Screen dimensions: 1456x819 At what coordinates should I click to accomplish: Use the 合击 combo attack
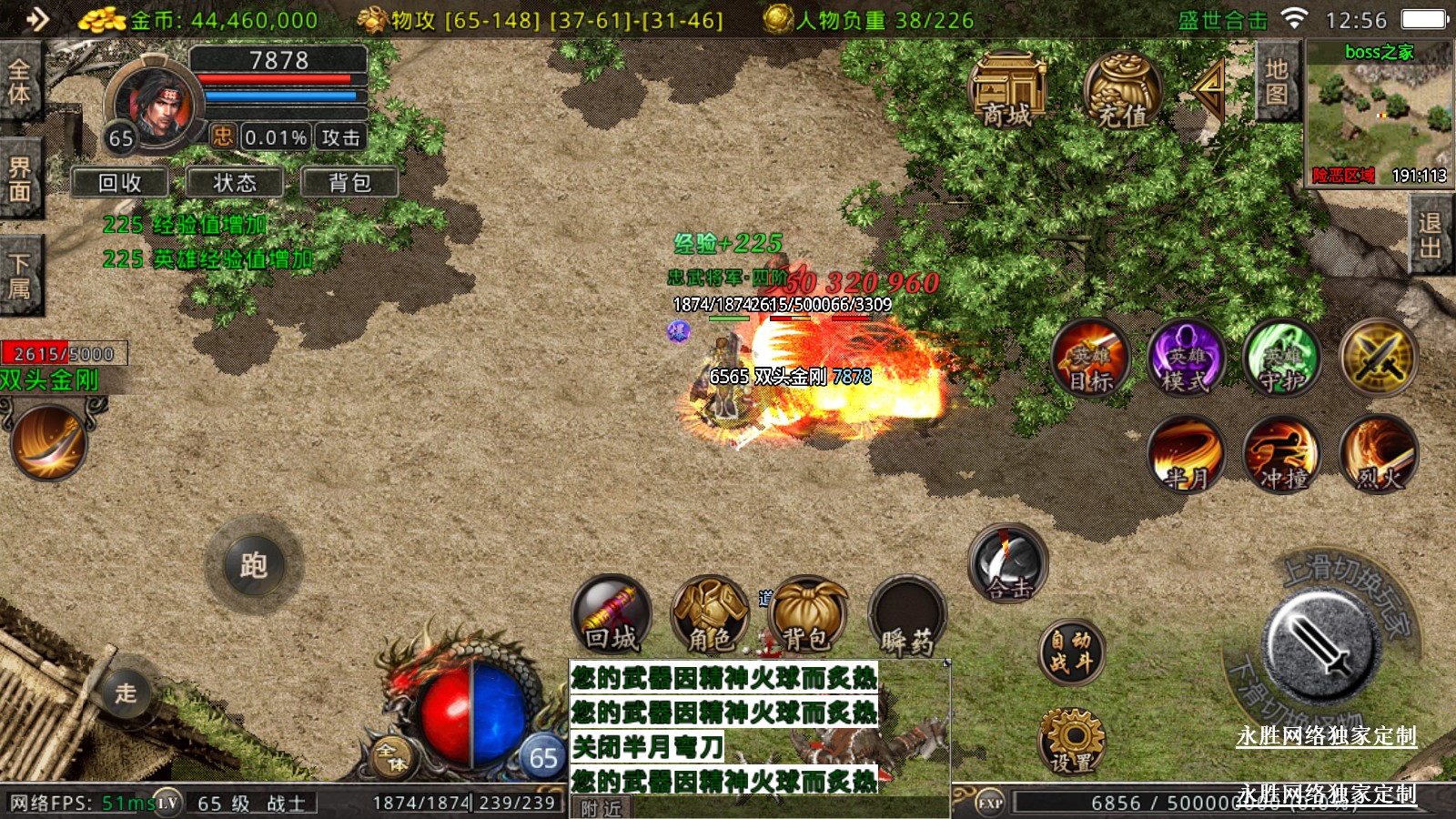1008,564
